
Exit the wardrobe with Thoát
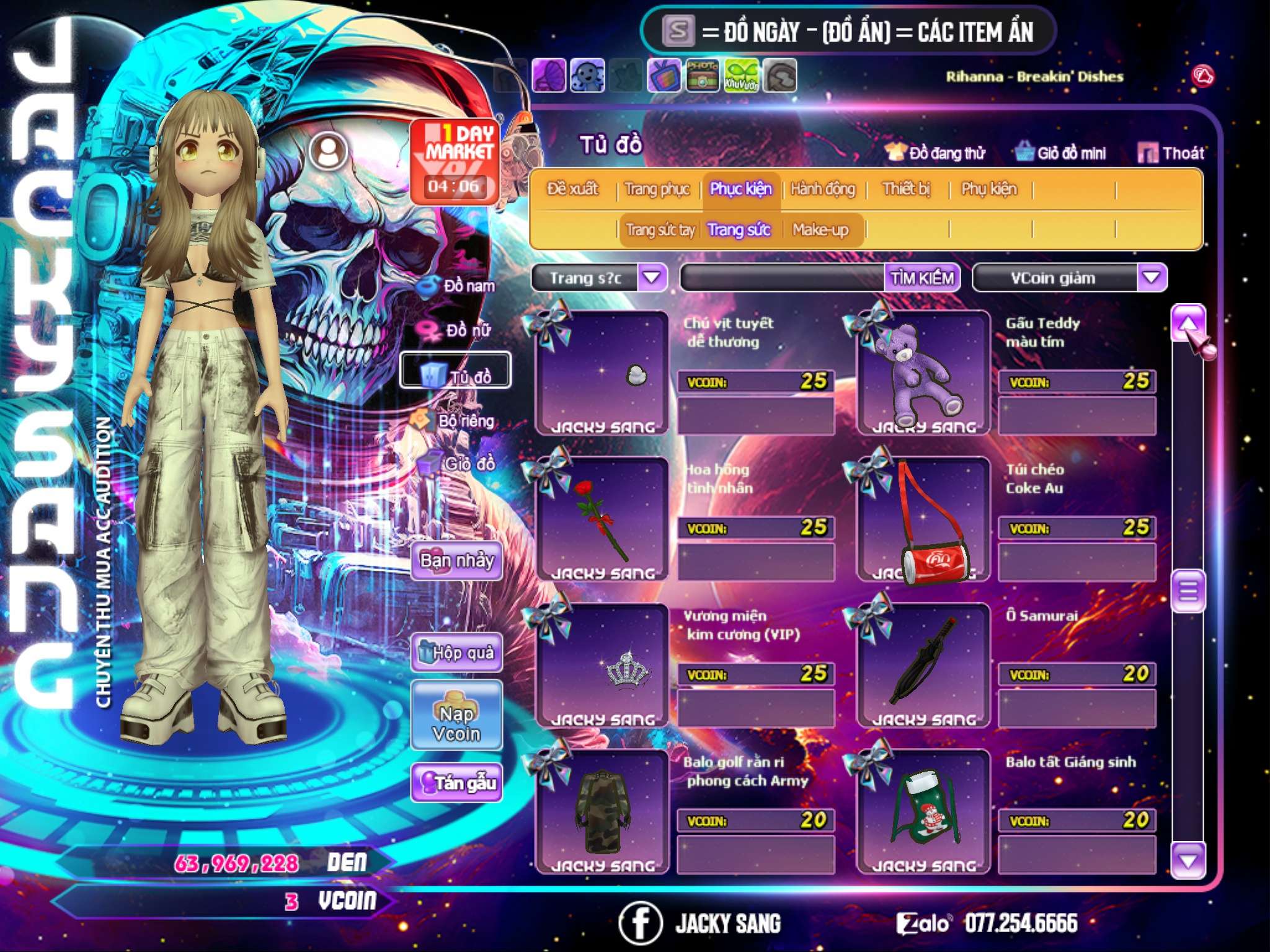[1171, 153]
